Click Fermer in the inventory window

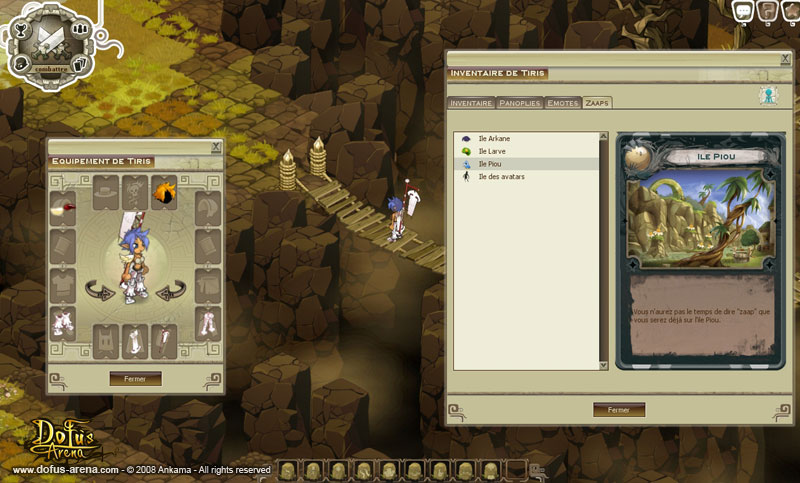point(618,409)
